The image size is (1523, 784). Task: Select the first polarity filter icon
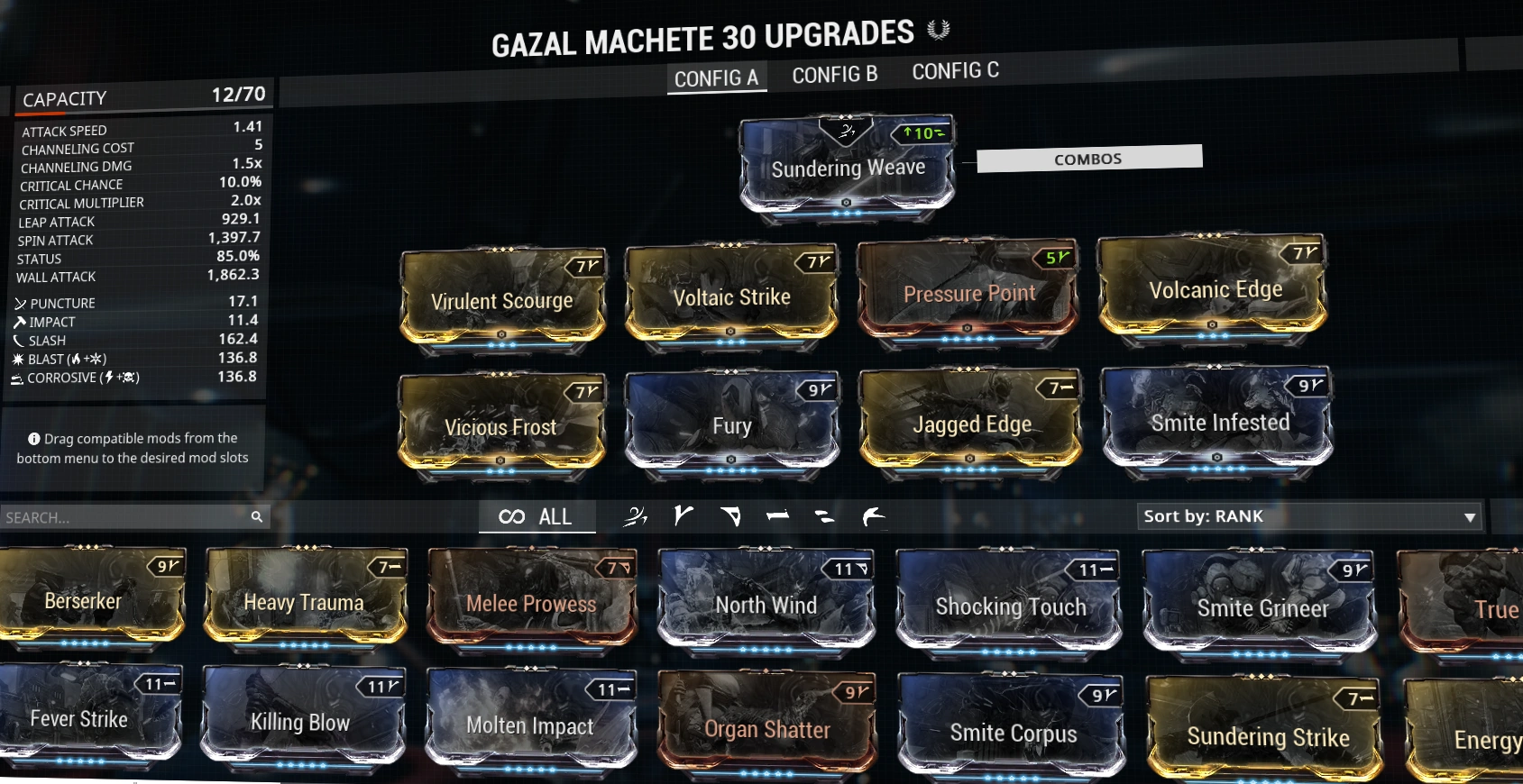tap(637, 515)
